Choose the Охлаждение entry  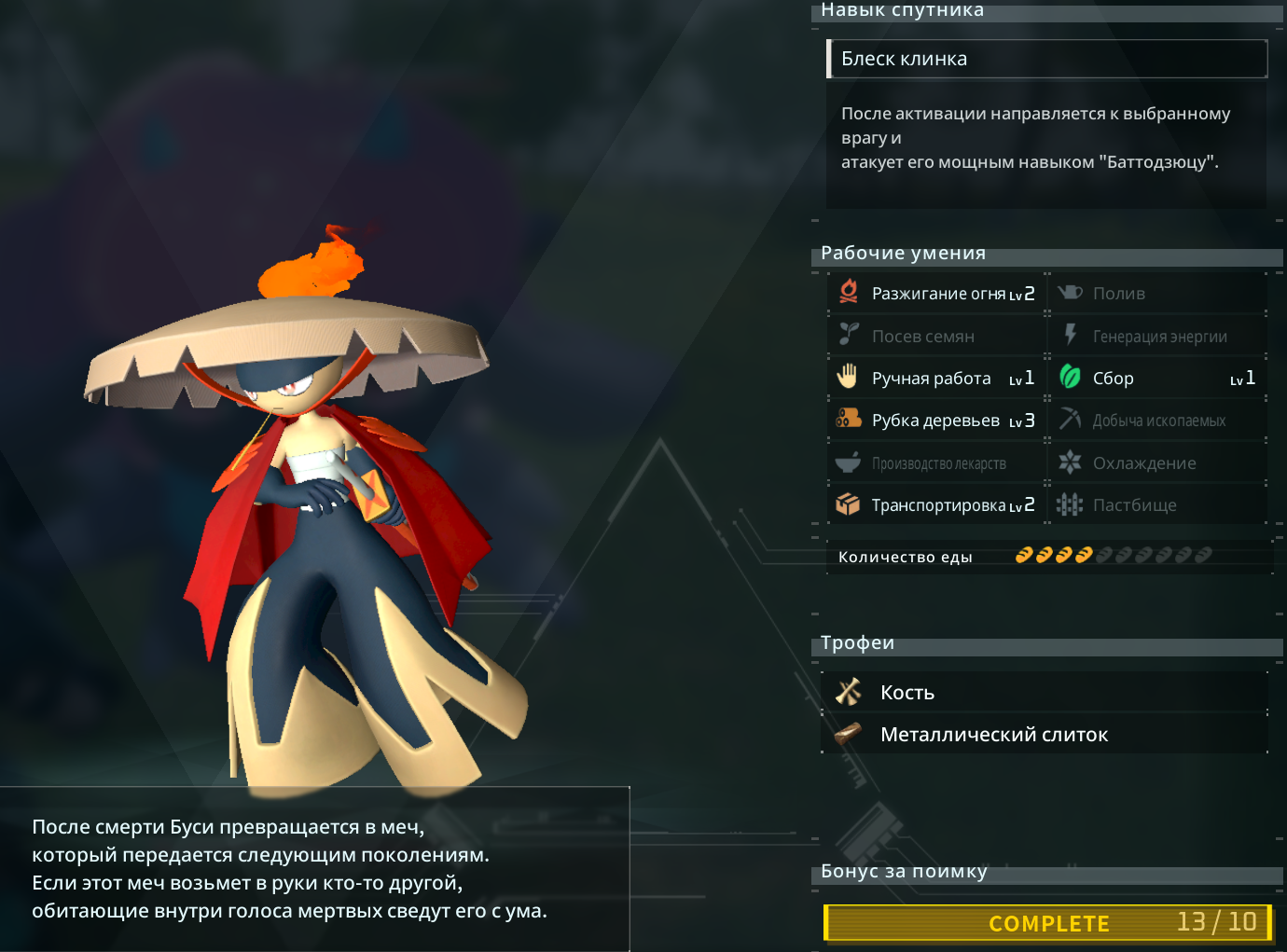pyautogui.click(x=1156, y=463)
